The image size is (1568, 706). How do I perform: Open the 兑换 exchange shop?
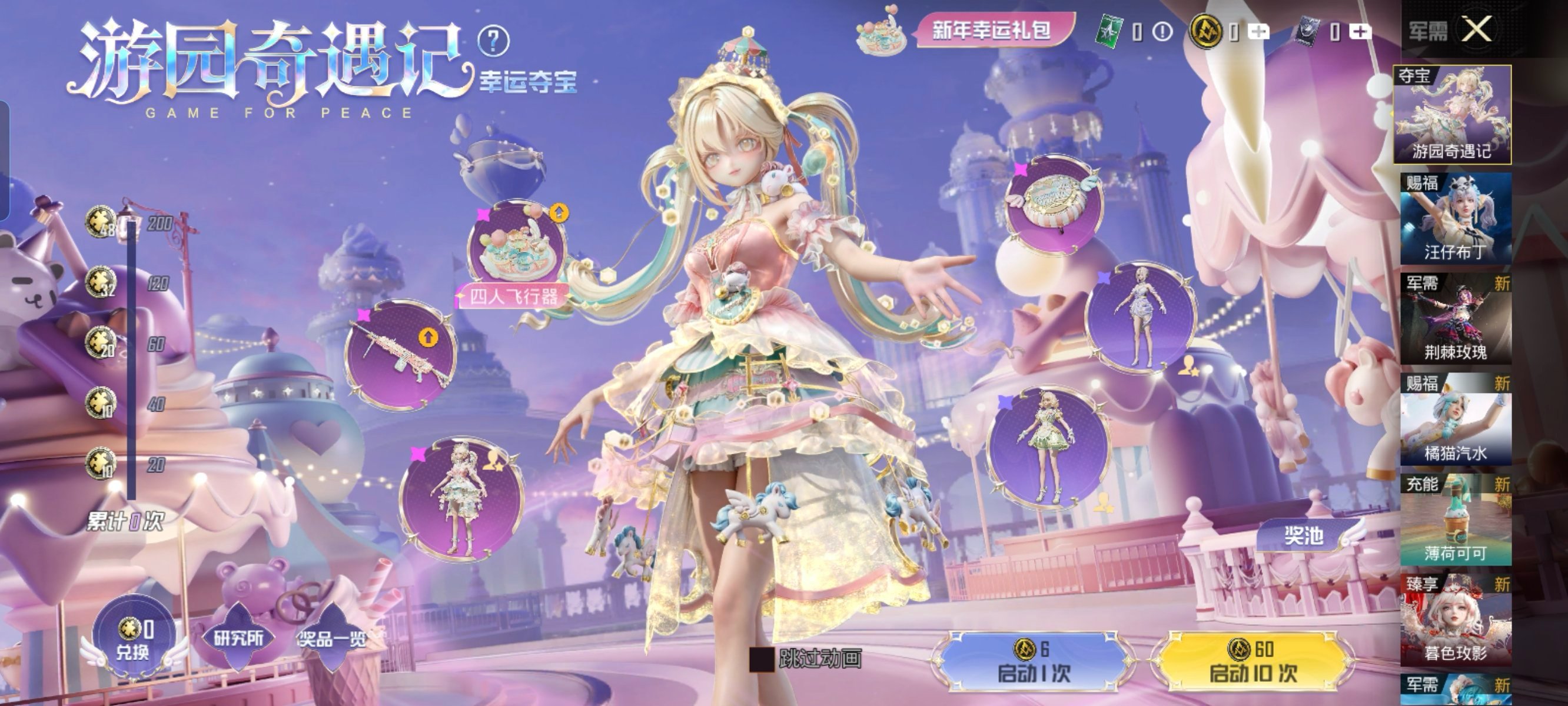click(x=133, y=639)
